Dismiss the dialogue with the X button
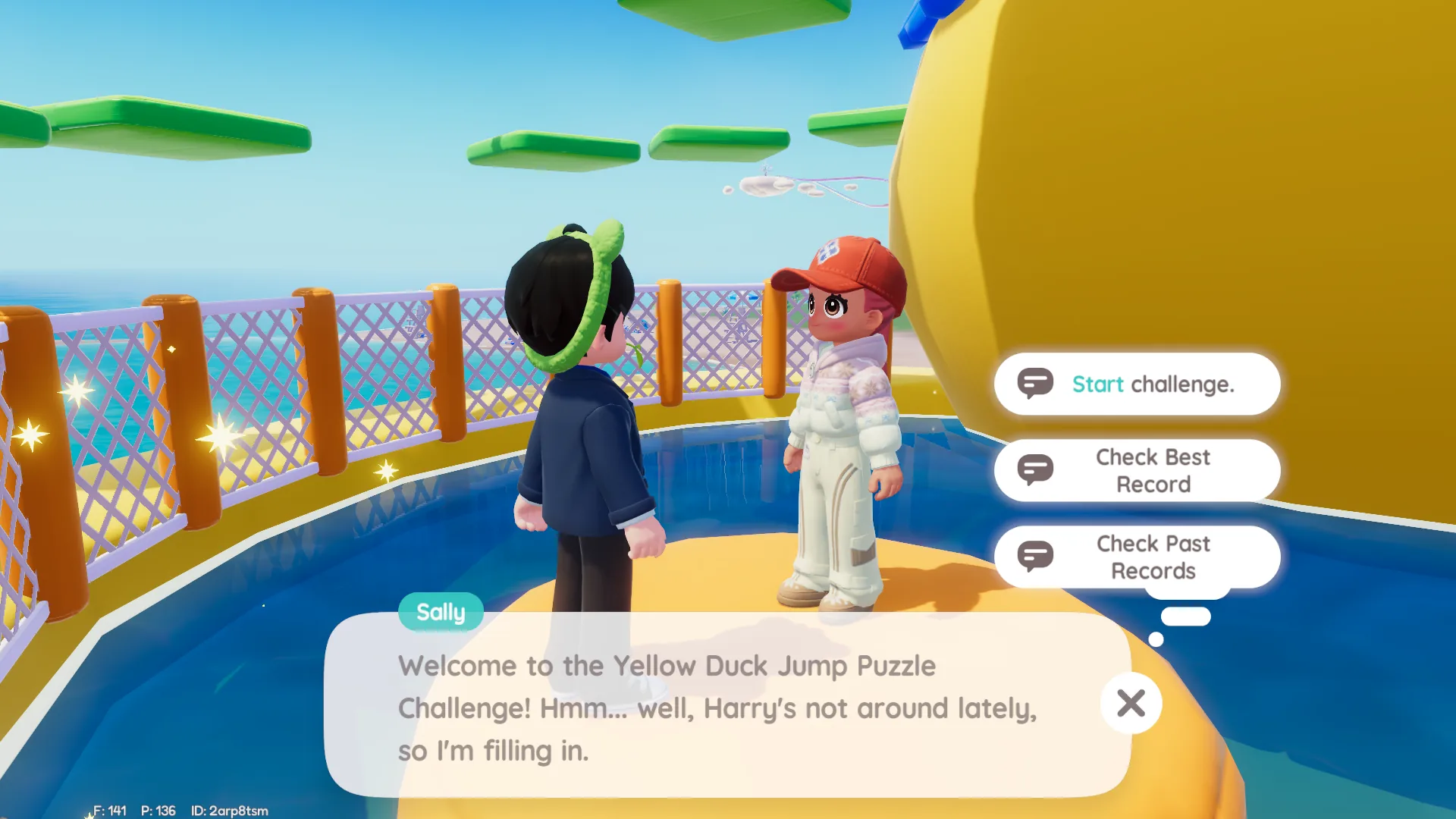This screenshot has height=819, width=1456. [1131, 704]
